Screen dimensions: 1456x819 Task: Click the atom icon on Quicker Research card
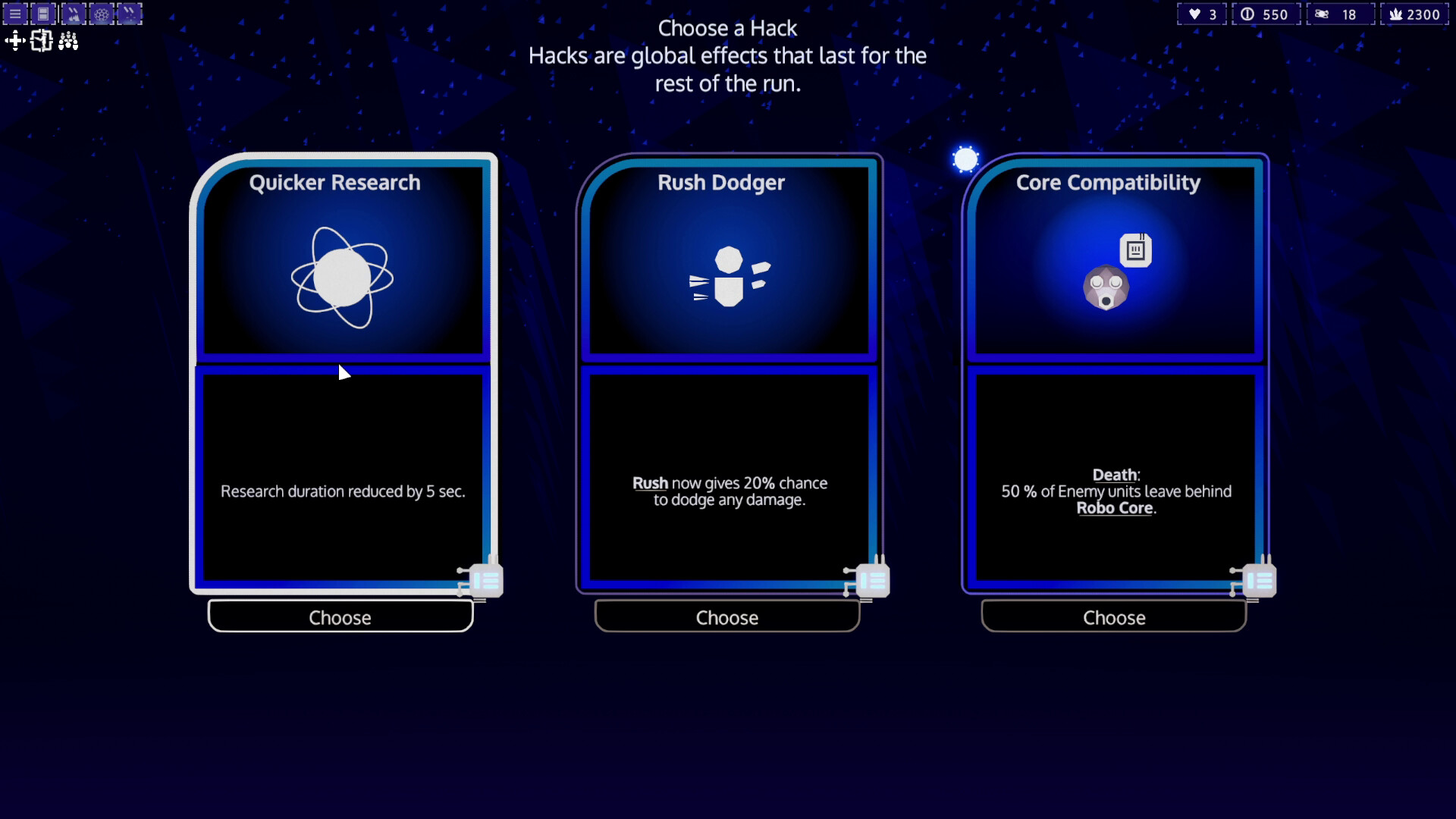coord(343,277)
